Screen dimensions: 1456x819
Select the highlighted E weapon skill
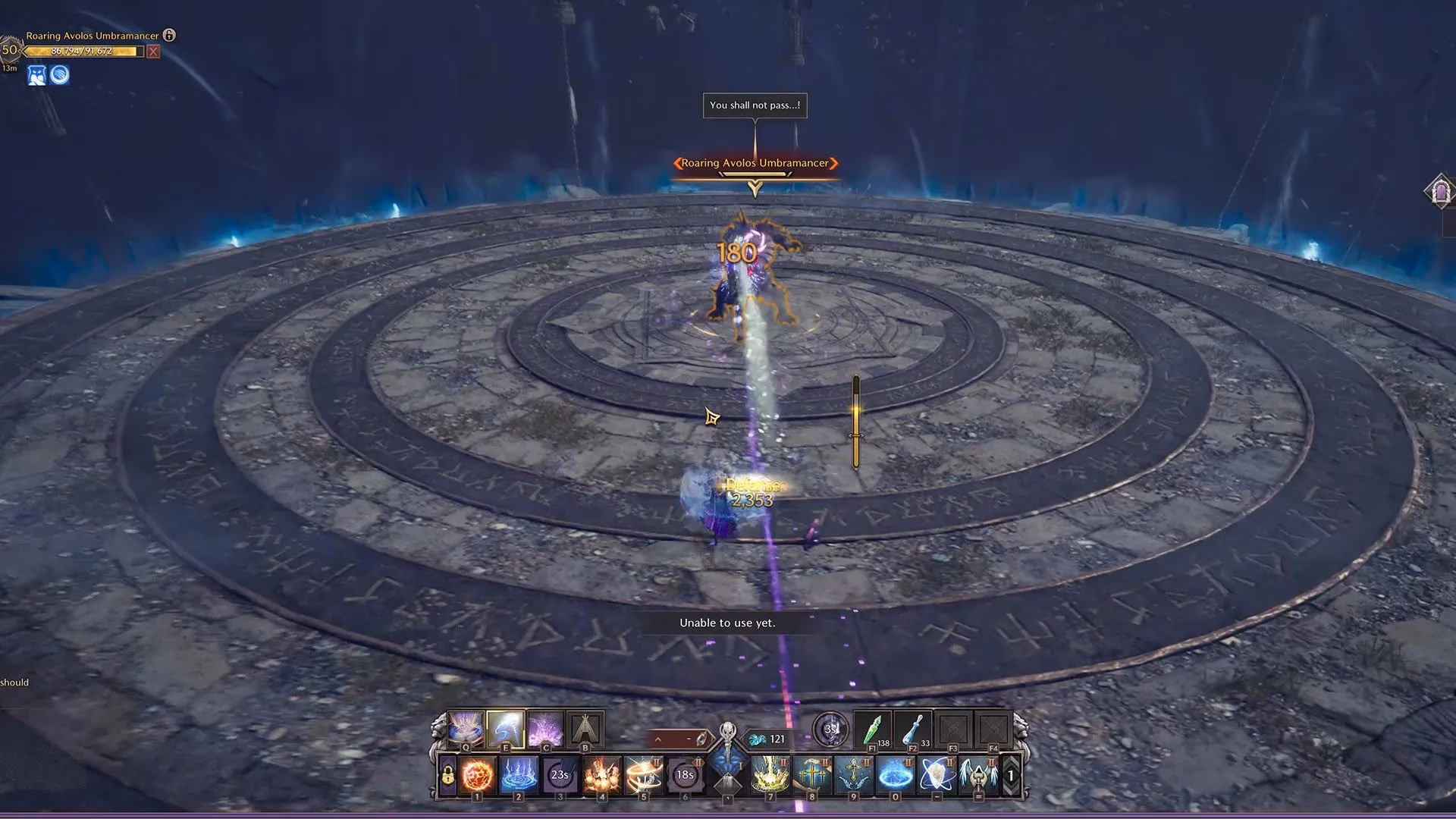507,728
